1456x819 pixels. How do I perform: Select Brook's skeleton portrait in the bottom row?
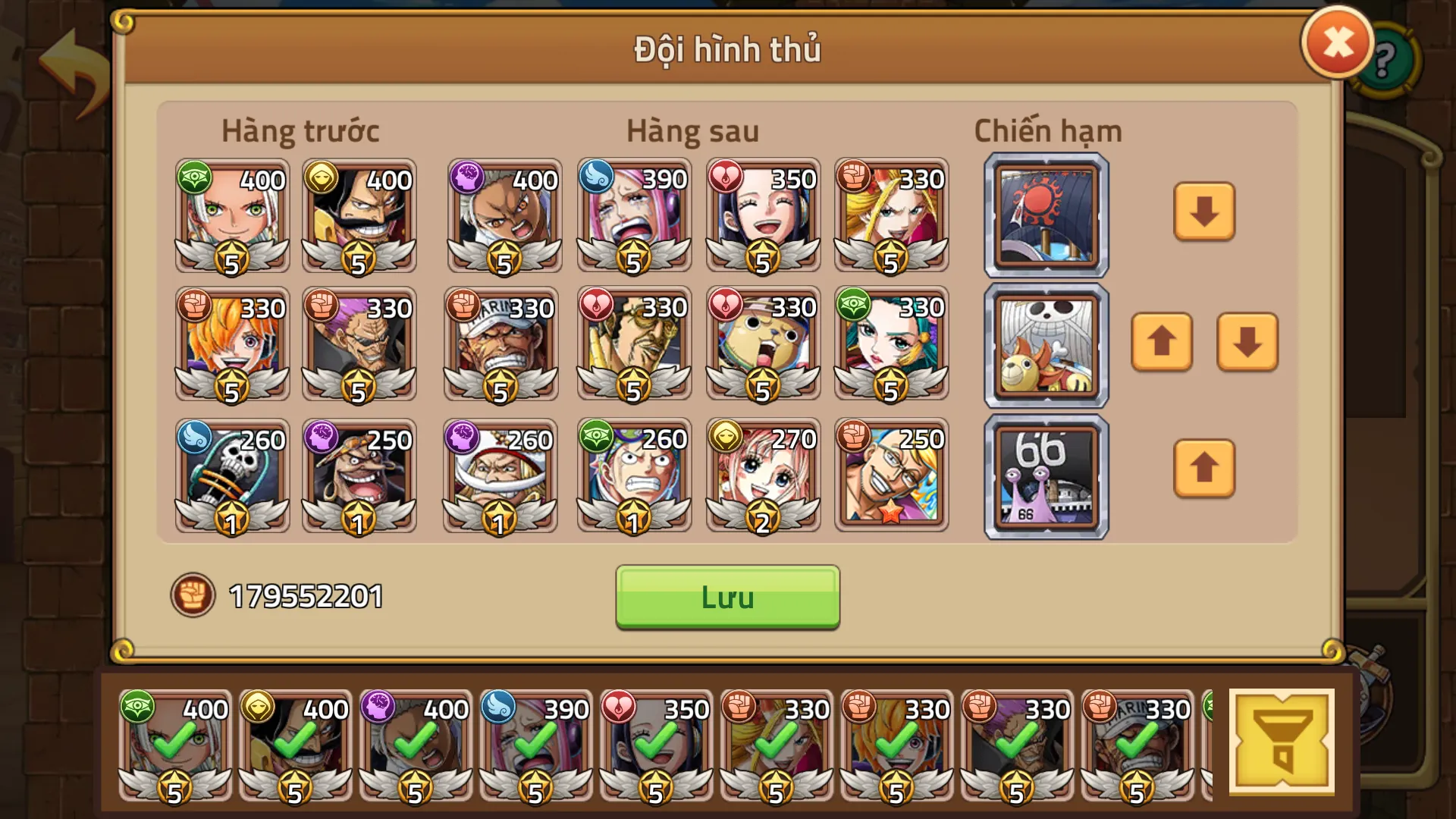click(231, 475)
